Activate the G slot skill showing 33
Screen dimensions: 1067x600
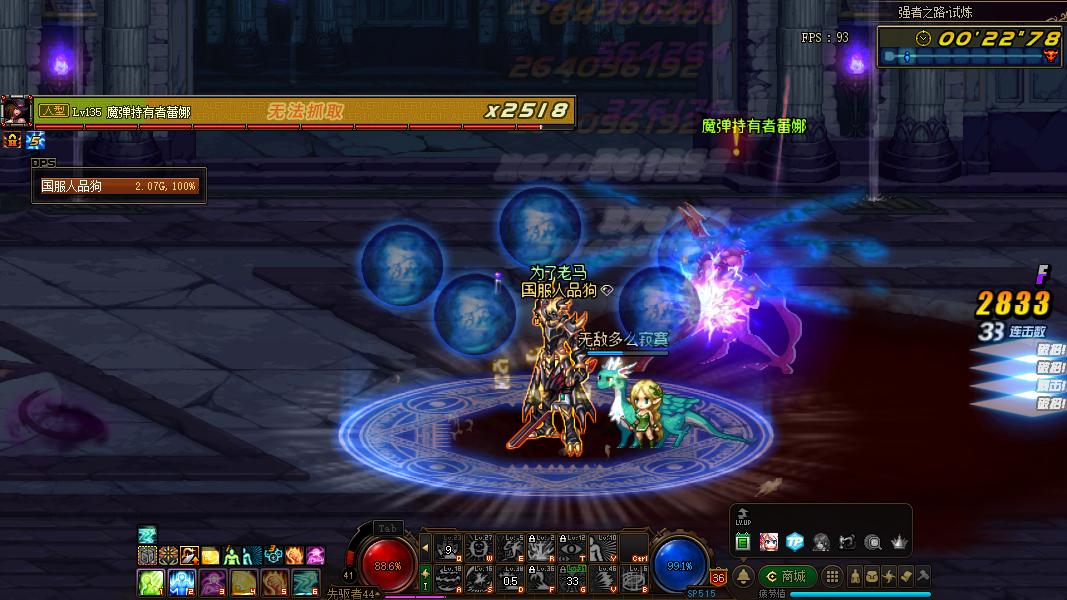click(573, 579)
